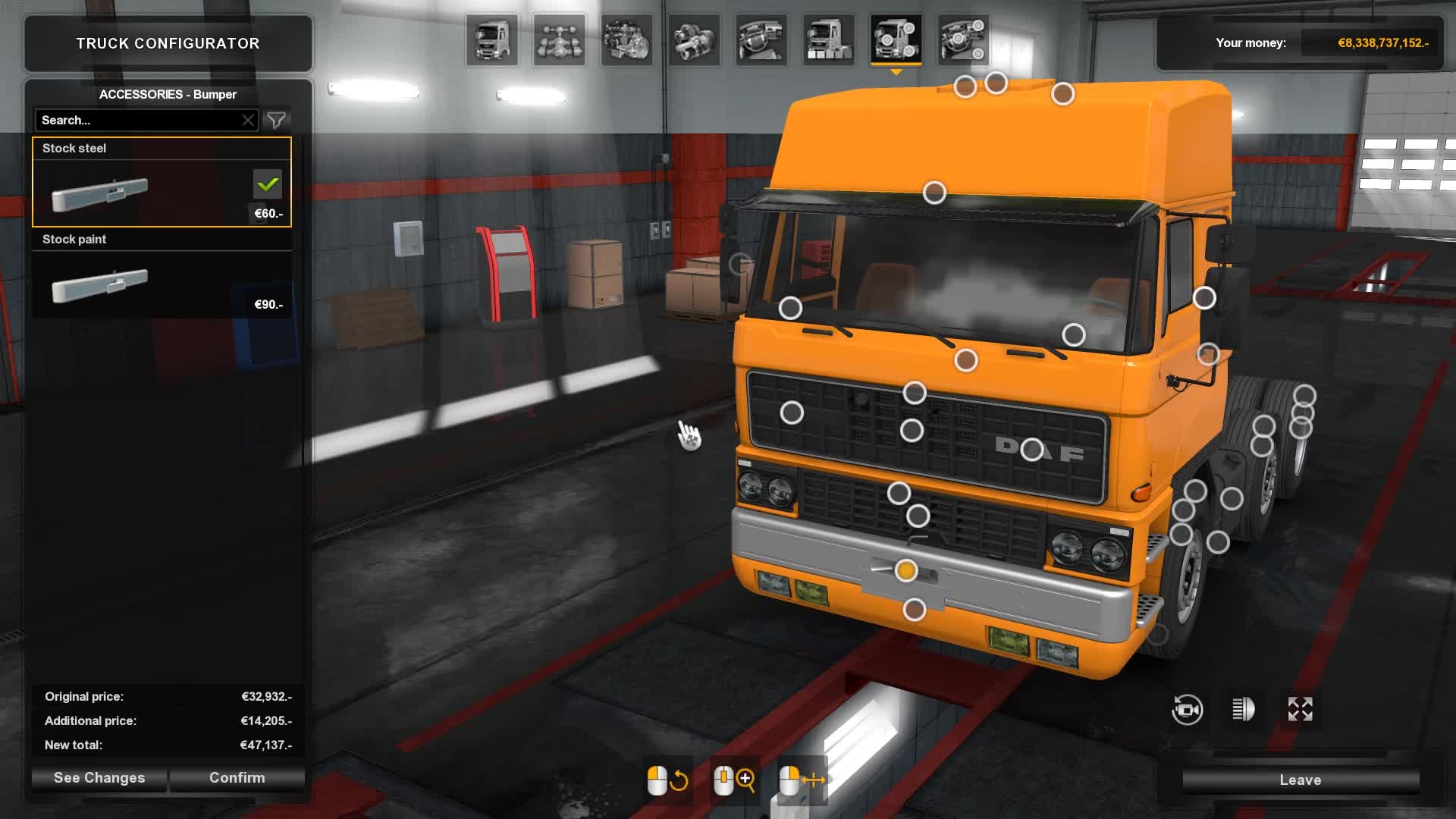Viewport: 1456px width, 819px height.
Task: Click the See Changes button
Action: click(x=98, y=778)
